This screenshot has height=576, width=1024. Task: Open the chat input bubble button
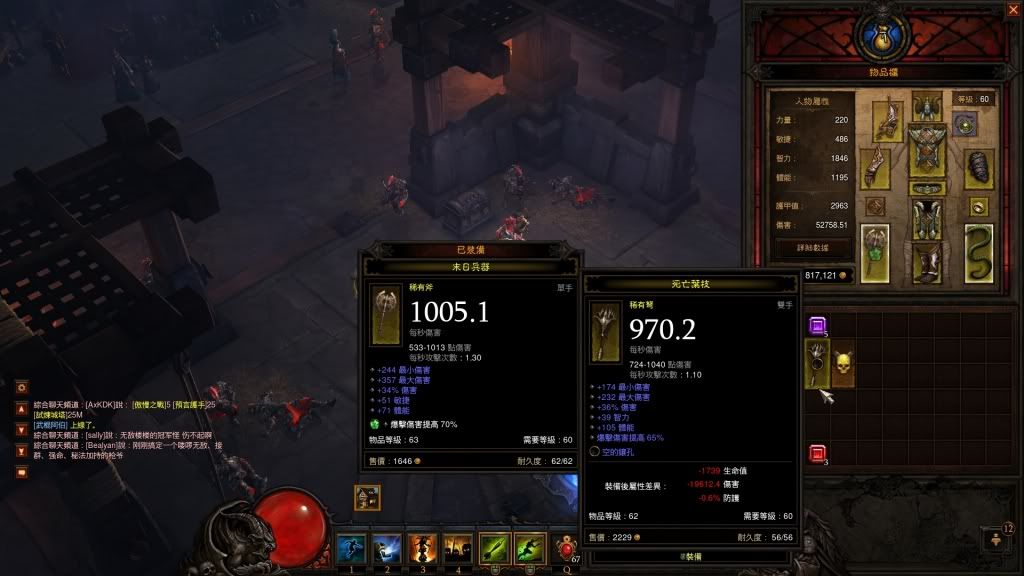pos(21,472)
